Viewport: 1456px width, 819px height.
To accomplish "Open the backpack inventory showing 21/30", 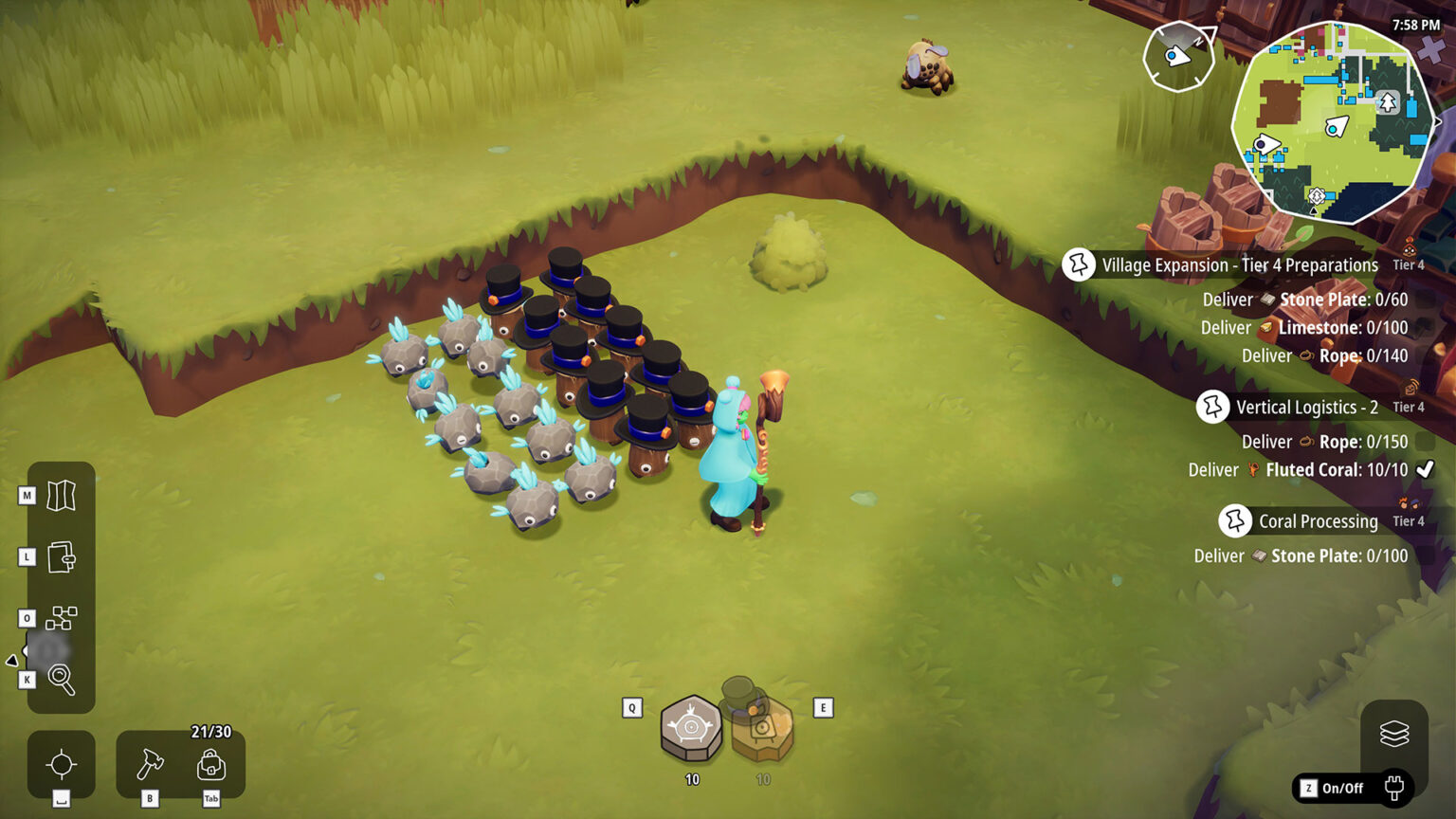I will pyautogui.click(x=211, y=763).
